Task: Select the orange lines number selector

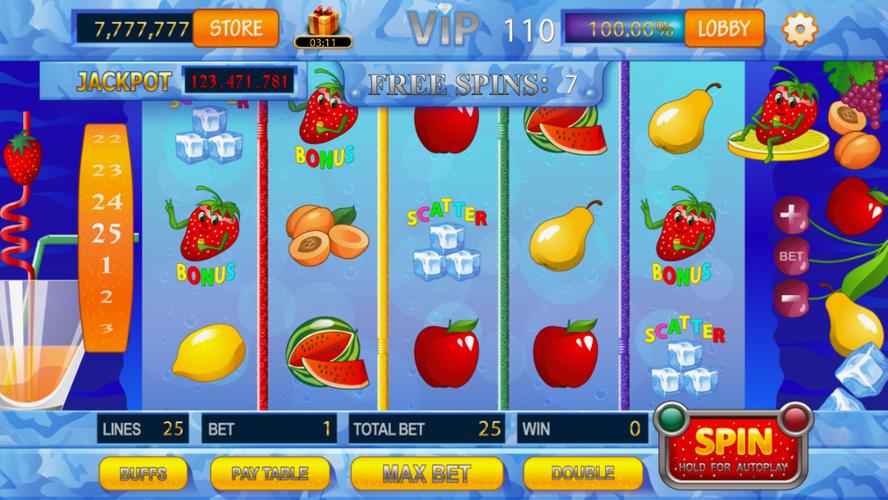Action: point(108,235)
